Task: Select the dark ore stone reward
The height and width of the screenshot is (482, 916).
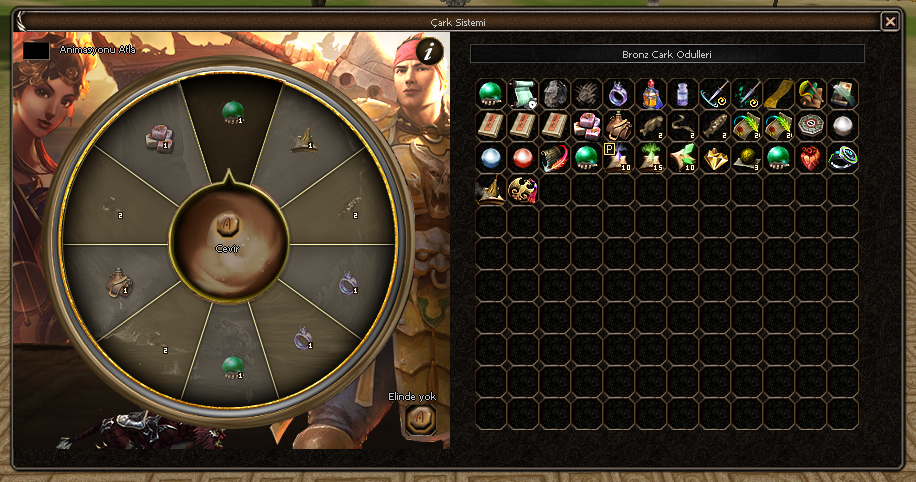Action: click(555, 94)
